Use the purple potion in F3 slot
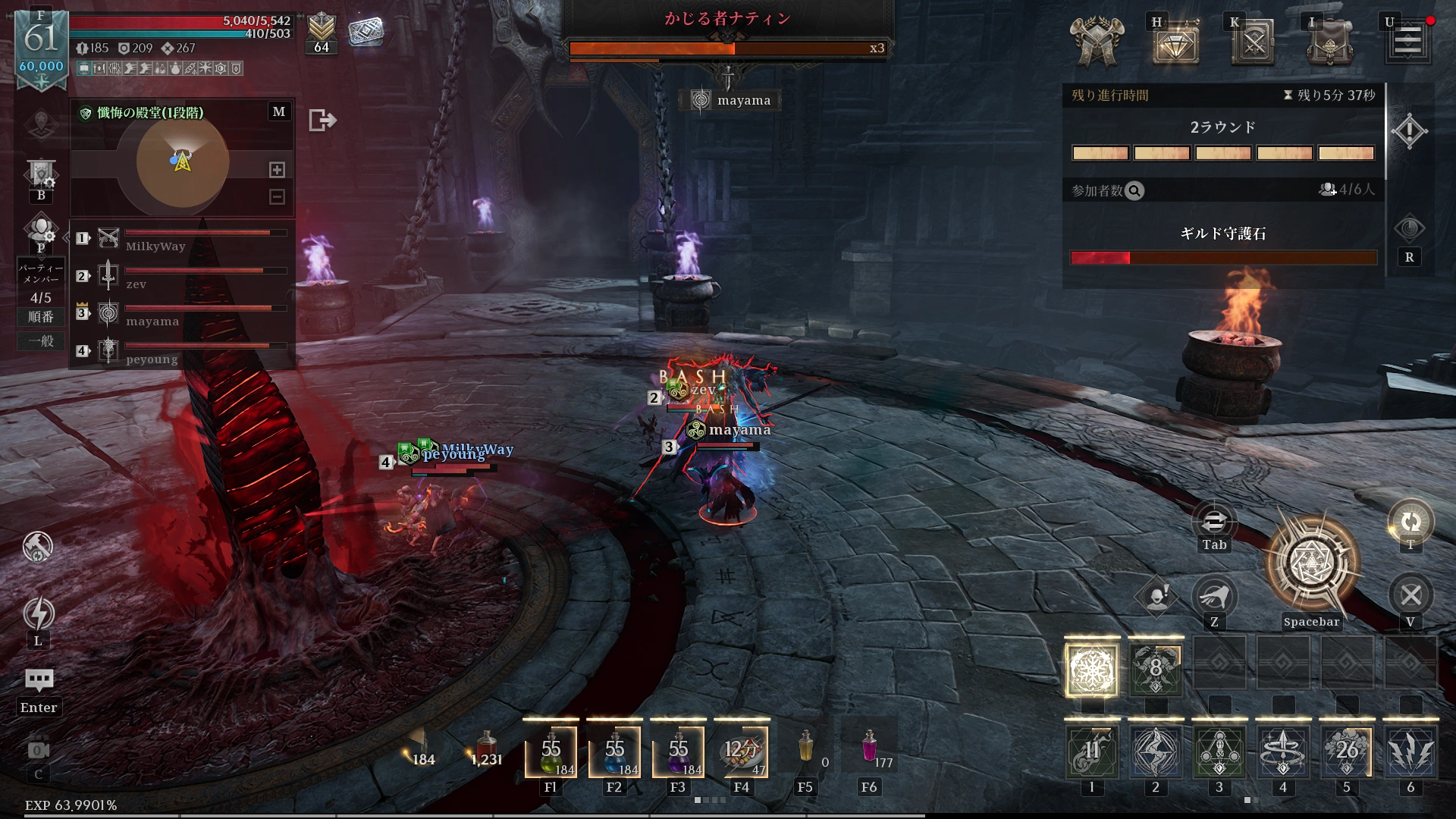 tap(678, 752)
